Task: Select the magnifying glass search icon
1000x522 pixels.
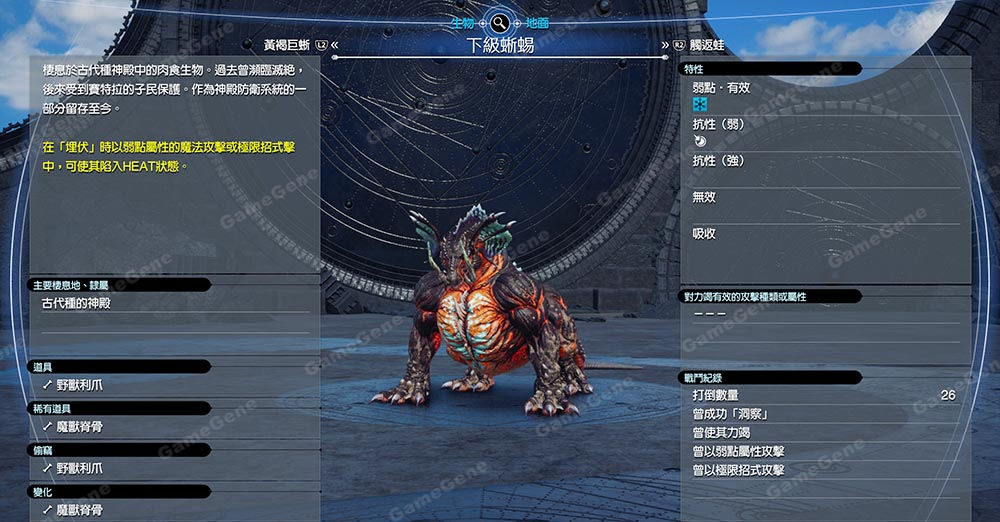Action: (x=498, y=21)
